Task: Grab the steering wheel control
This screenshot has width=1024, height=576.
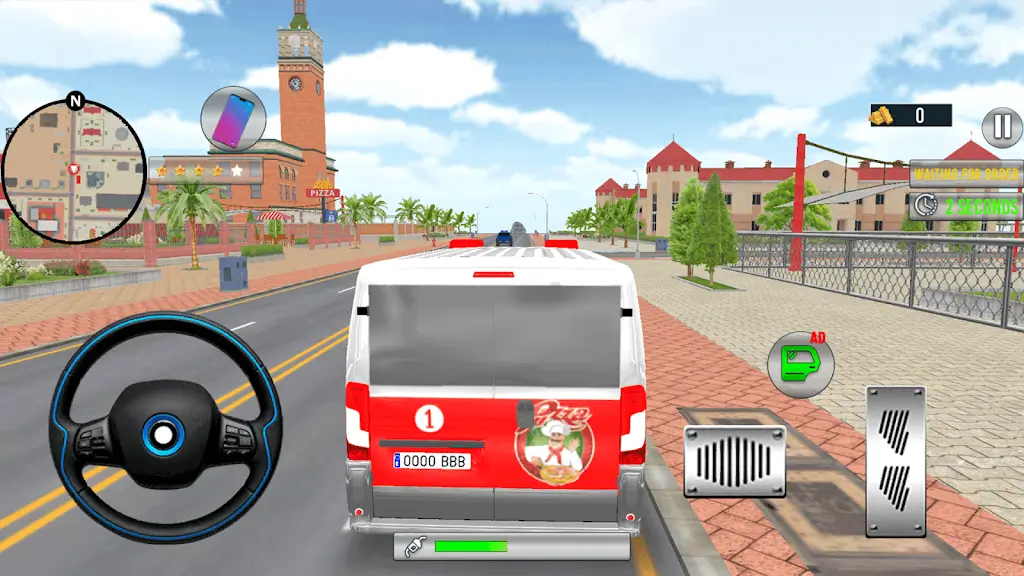Action: click(165, 430)
